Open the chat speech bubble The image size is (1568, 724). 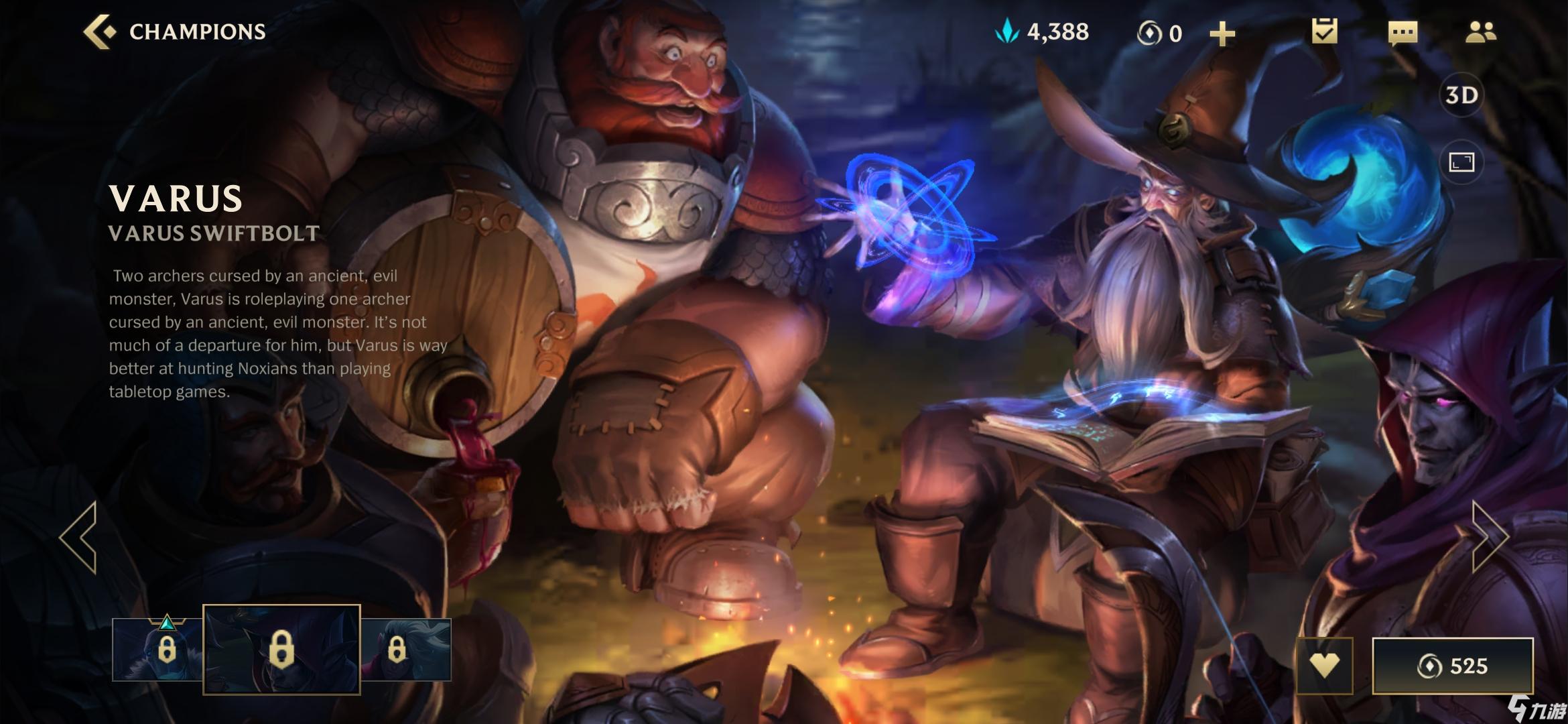1402,32
